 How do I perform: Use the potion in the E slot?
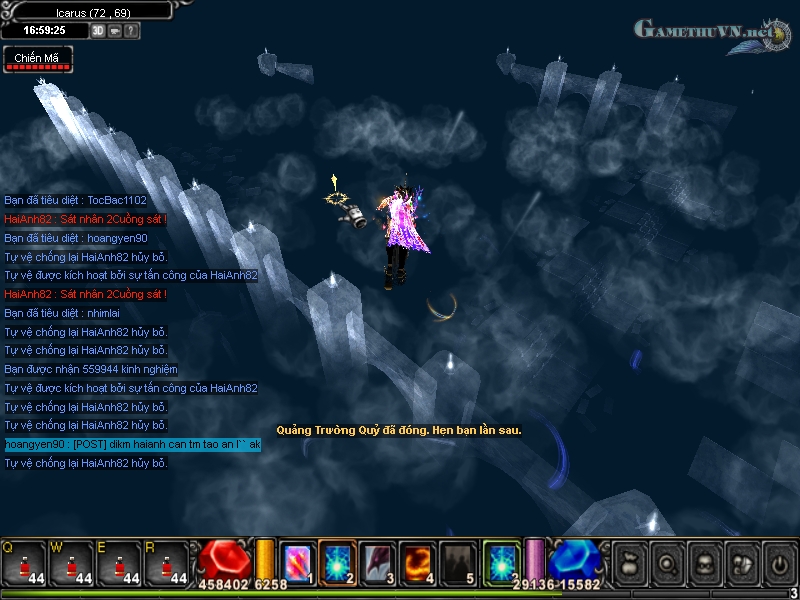click(117, 562)
